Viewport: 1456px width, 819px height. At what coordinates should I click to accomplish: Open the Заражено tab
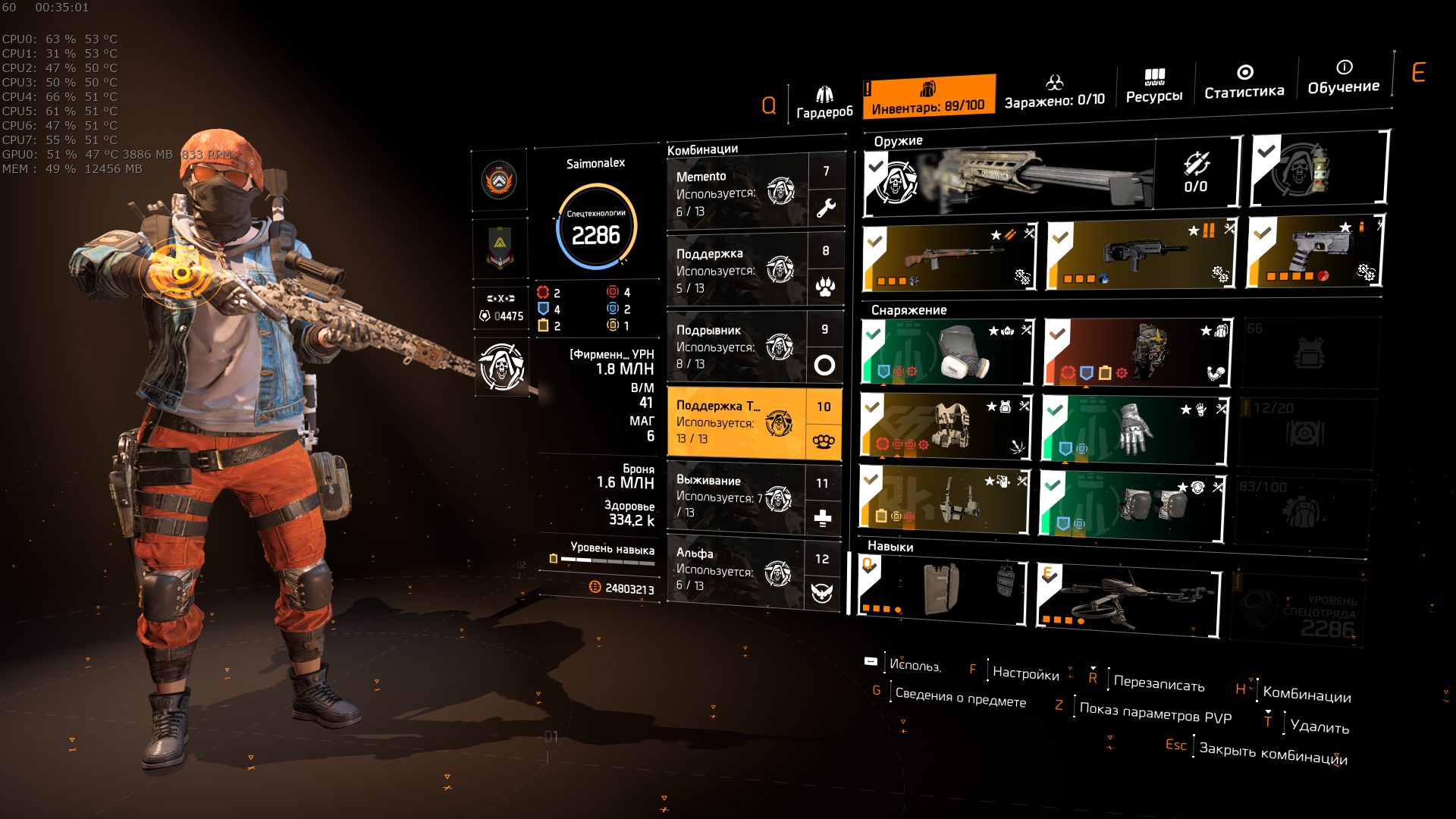click(1054, 91)
